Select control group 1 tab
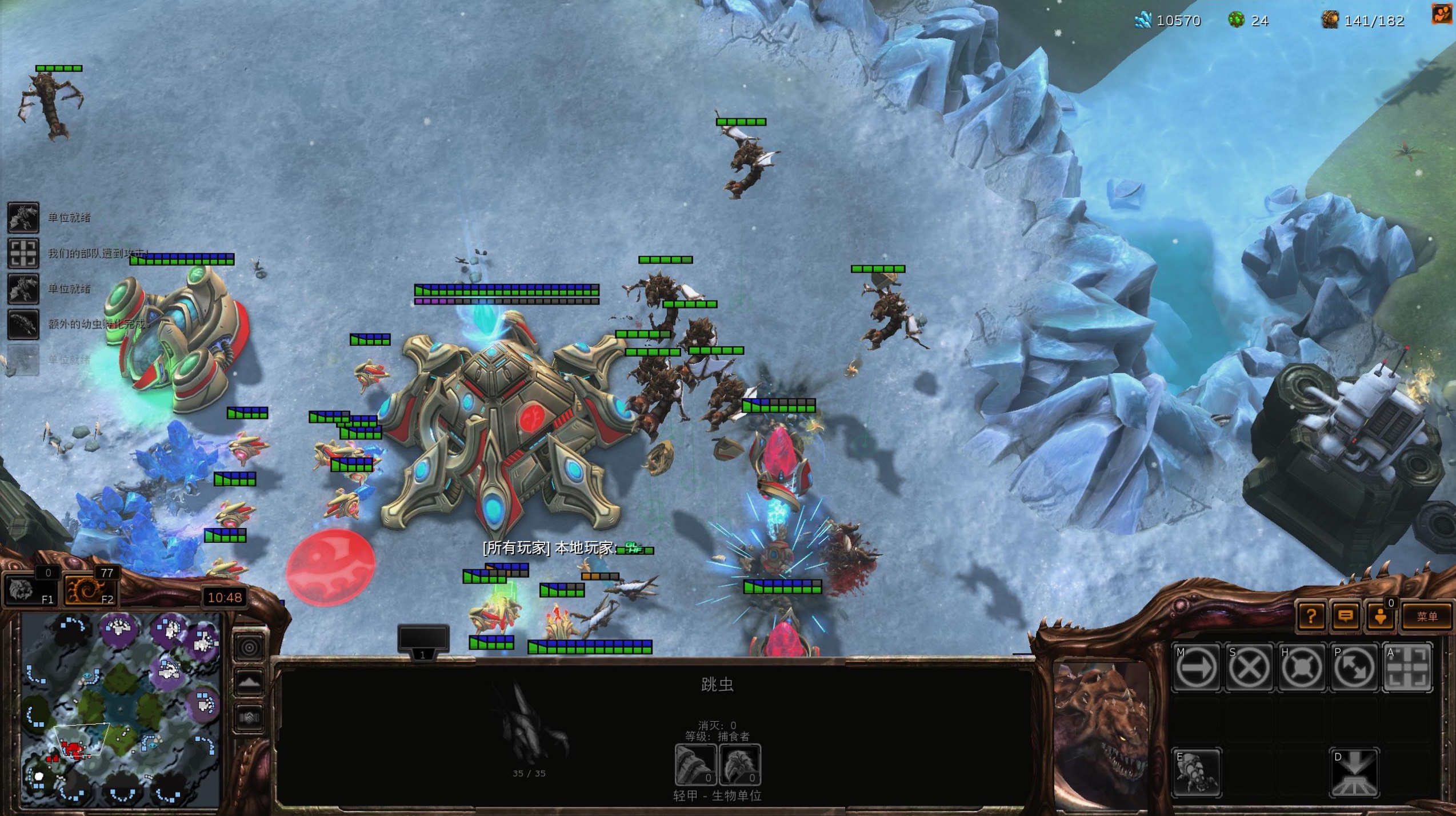 (x=423, y=642)
